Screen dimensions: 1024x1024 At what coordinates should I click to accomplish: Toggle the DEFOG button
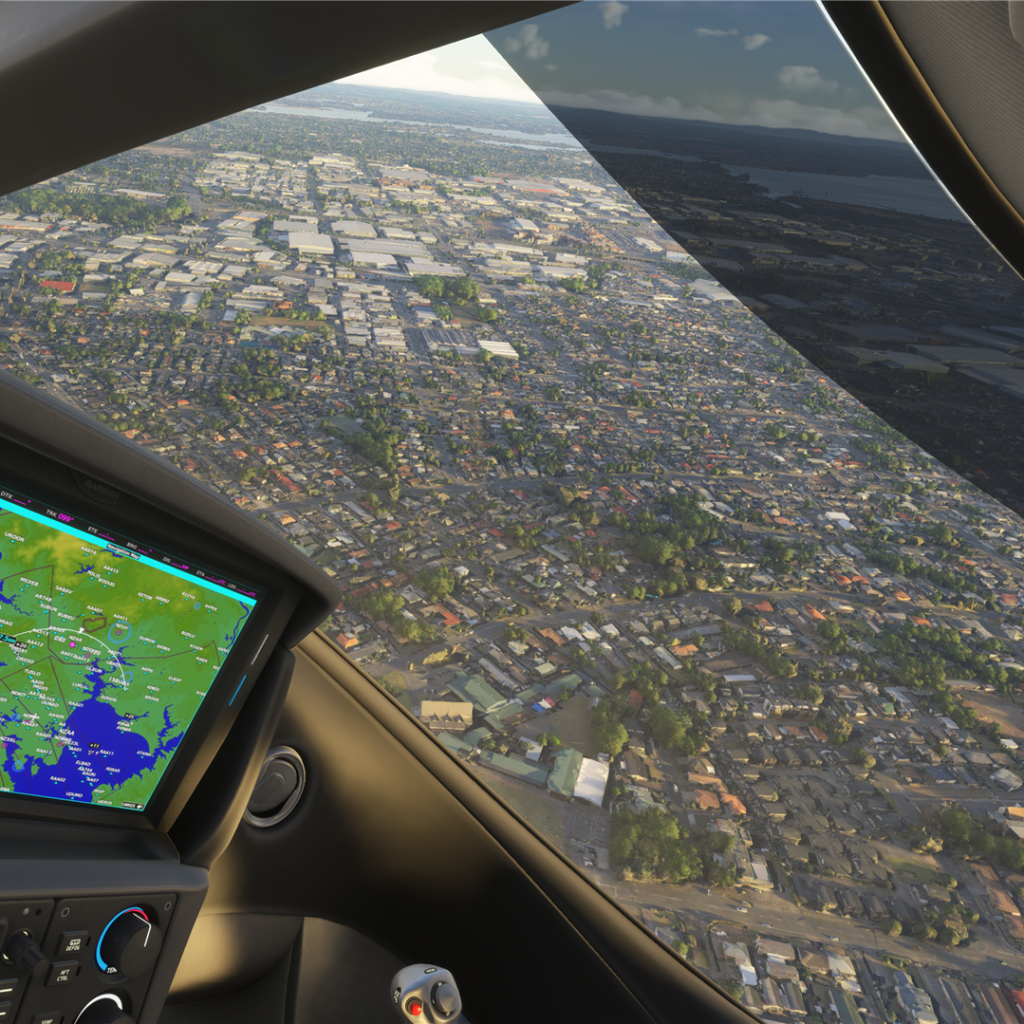pos(73,943)
